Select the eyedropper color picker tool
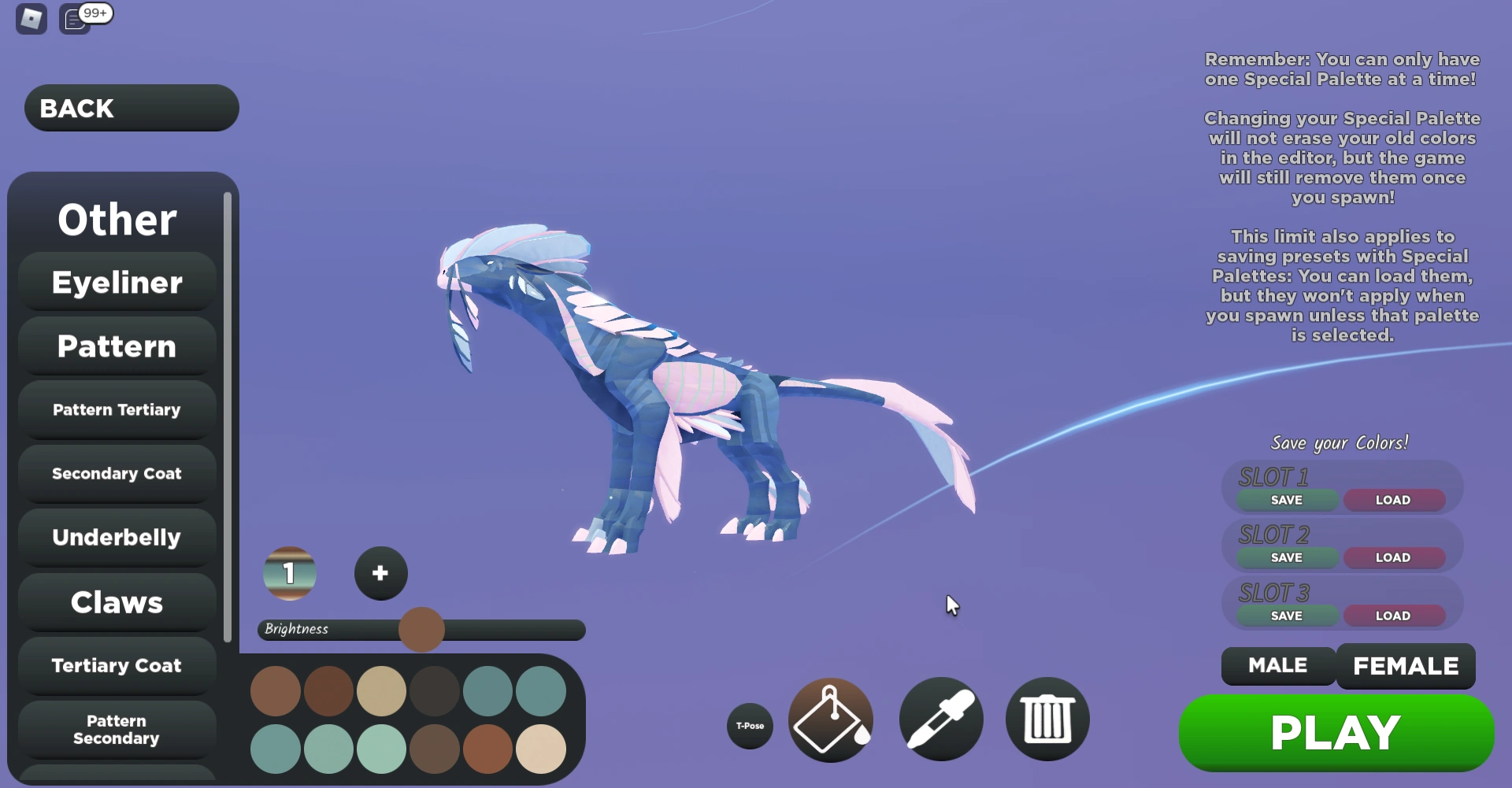Screen dimensions: 1512x788 [940, 720]
